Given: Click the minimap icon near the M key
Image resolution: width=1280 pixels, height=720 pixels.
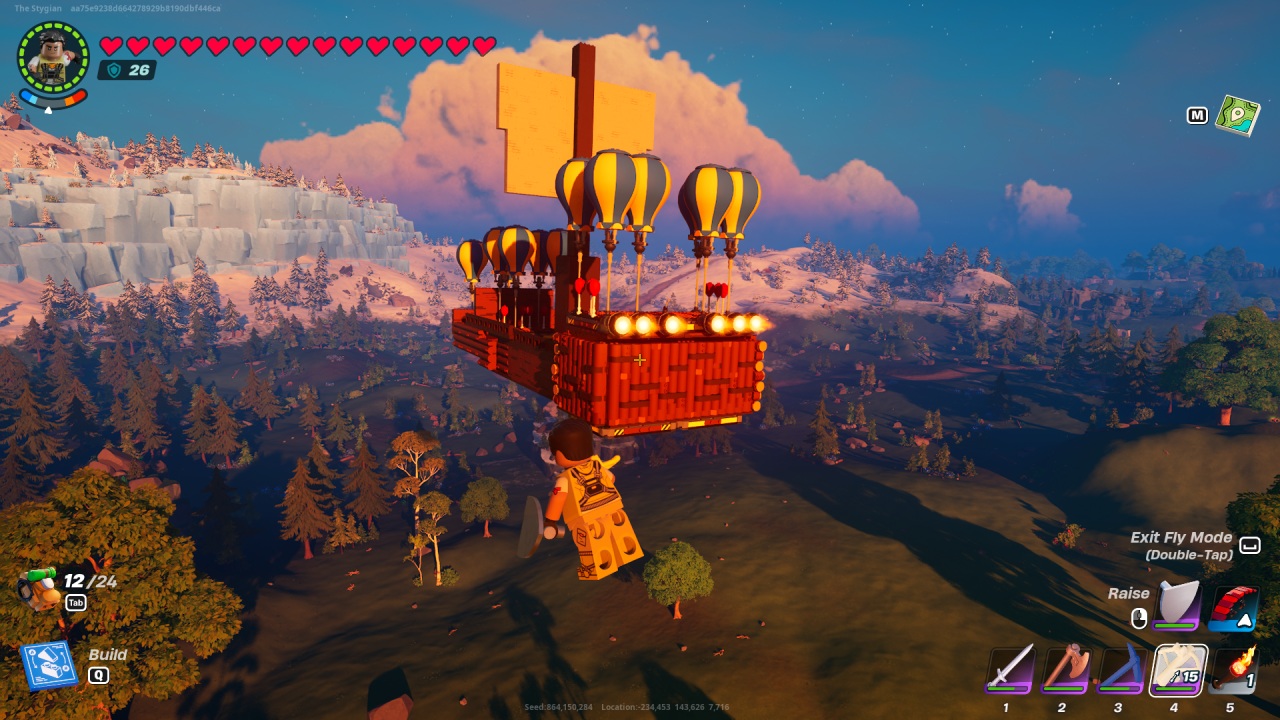Looking at the screenshot, I should (1238, 117).
